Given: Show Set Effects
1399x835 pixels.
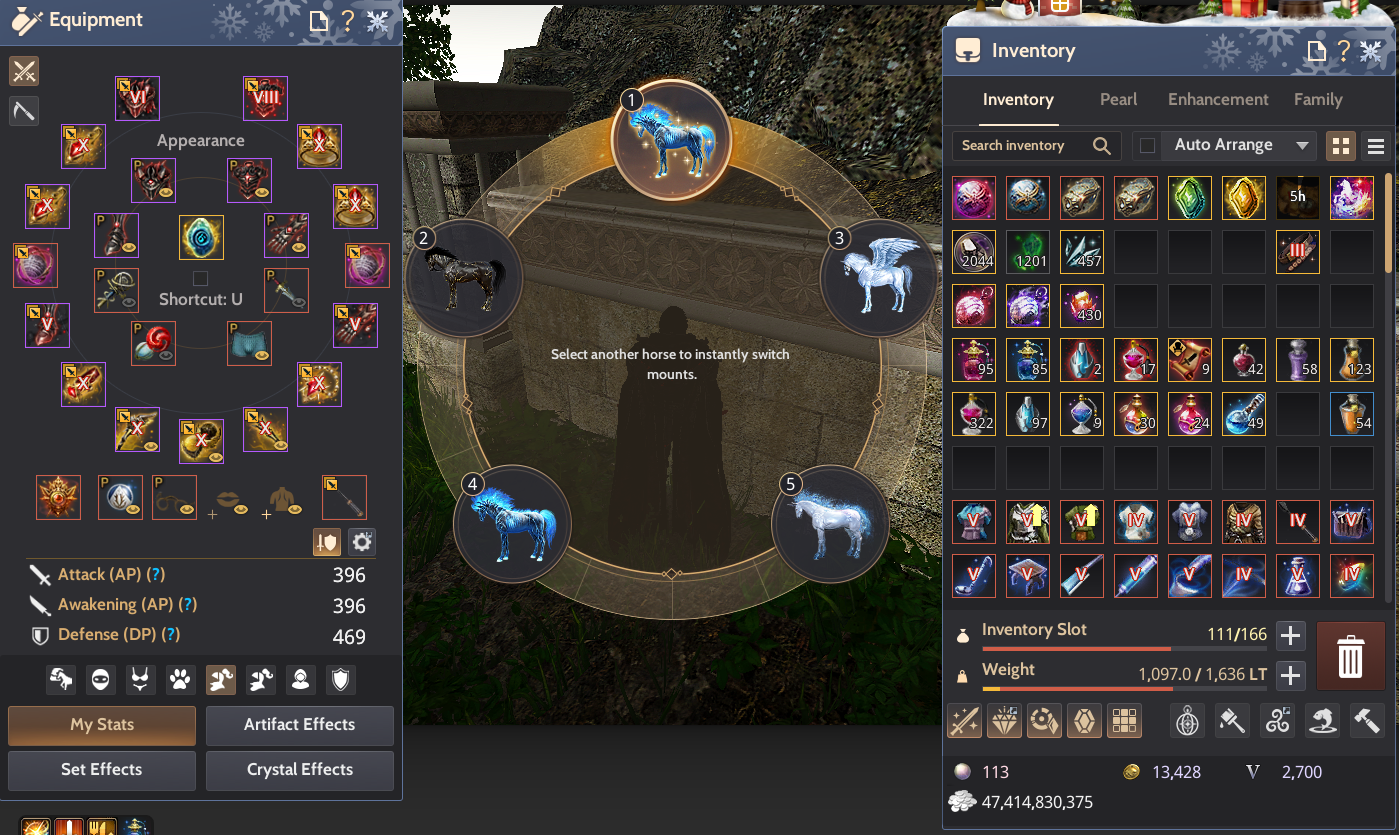Looking at the screenshot, I should click(102, 770).
